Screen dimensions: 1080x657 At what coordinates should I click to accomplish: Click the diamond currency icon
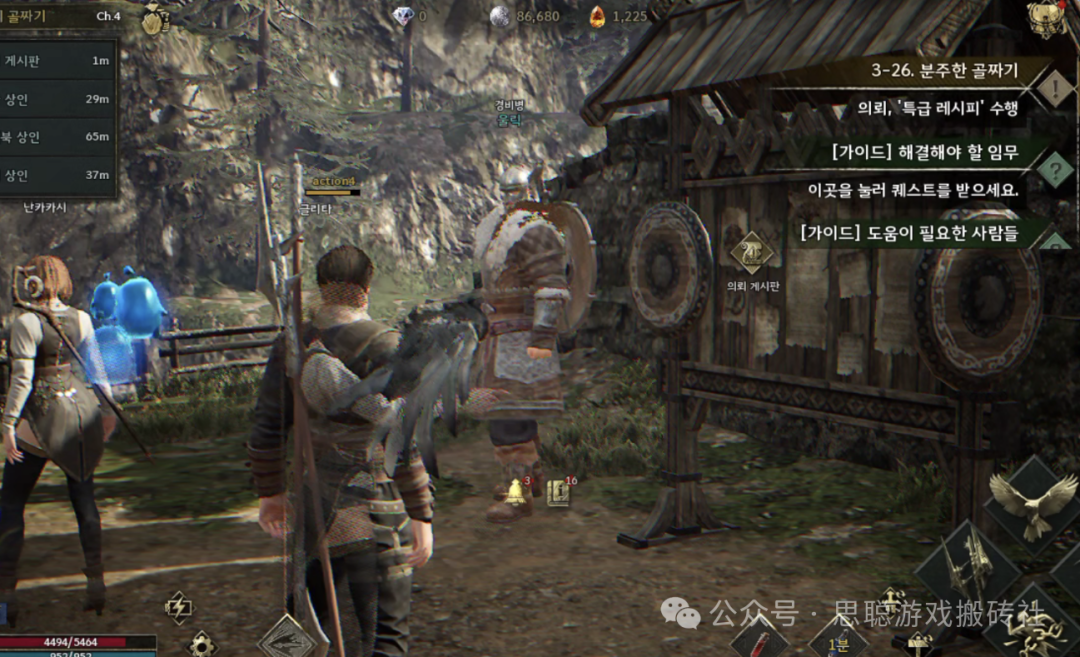[403, 16]
